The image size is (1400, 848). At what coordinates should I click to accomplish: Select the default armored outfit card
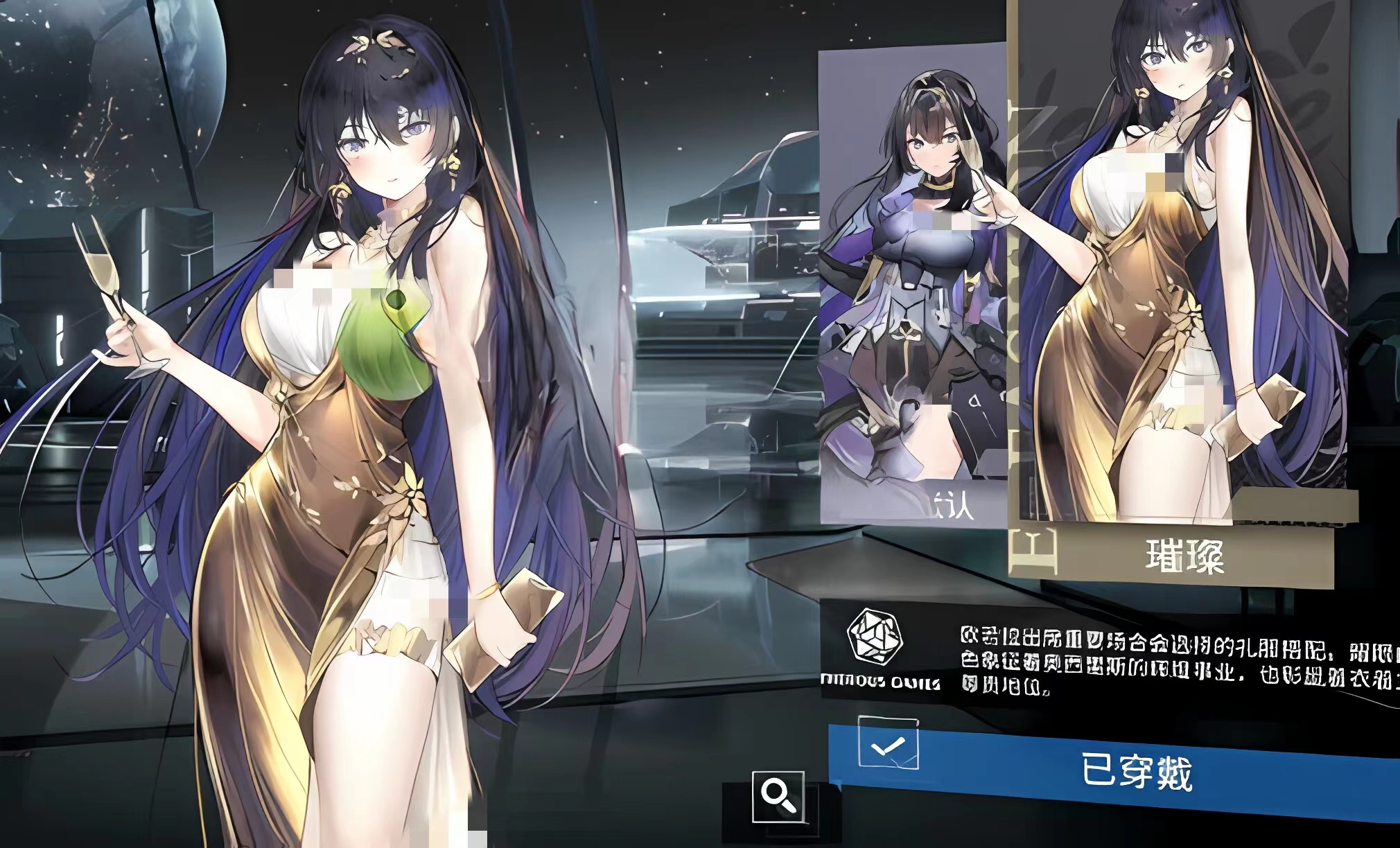913,291
